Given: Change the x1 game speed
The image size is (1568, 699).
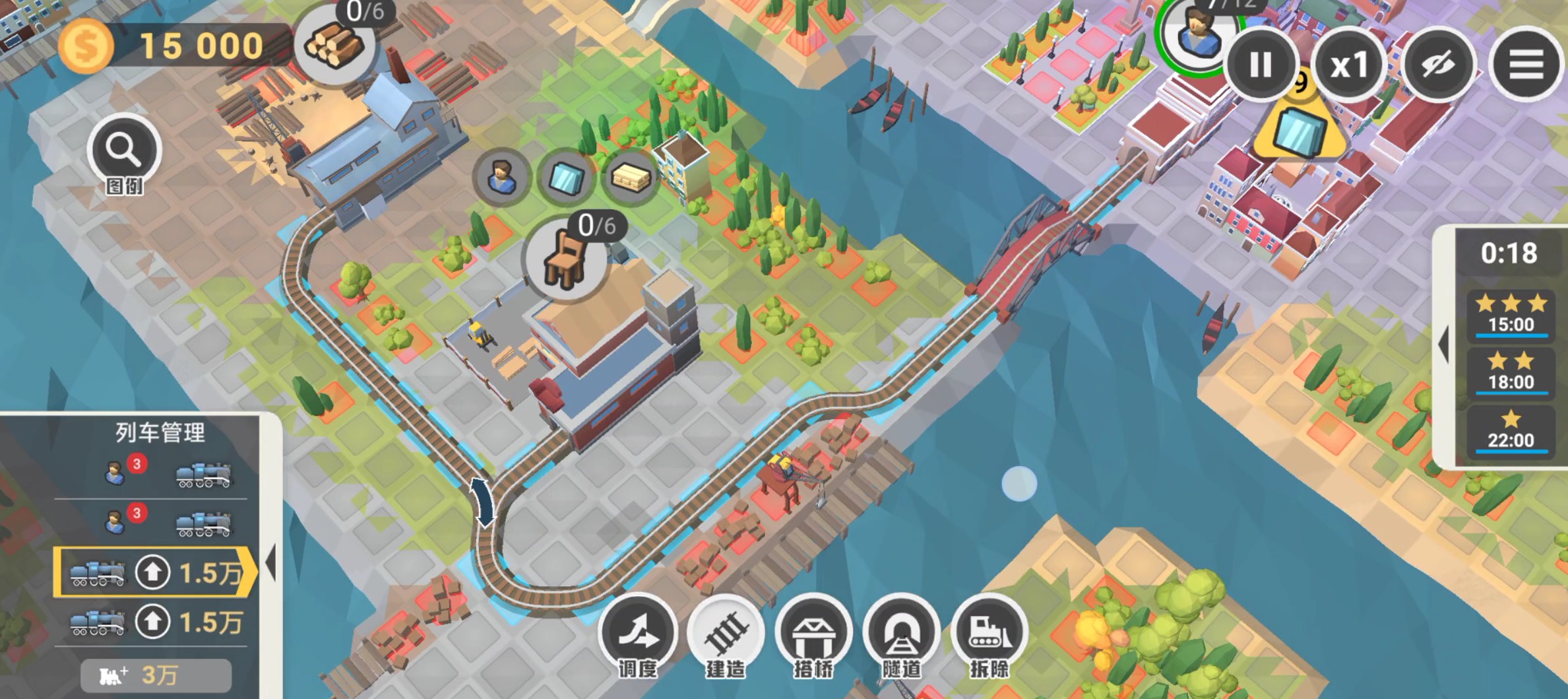Looking at the screenshot, I should click(1349, 65).
